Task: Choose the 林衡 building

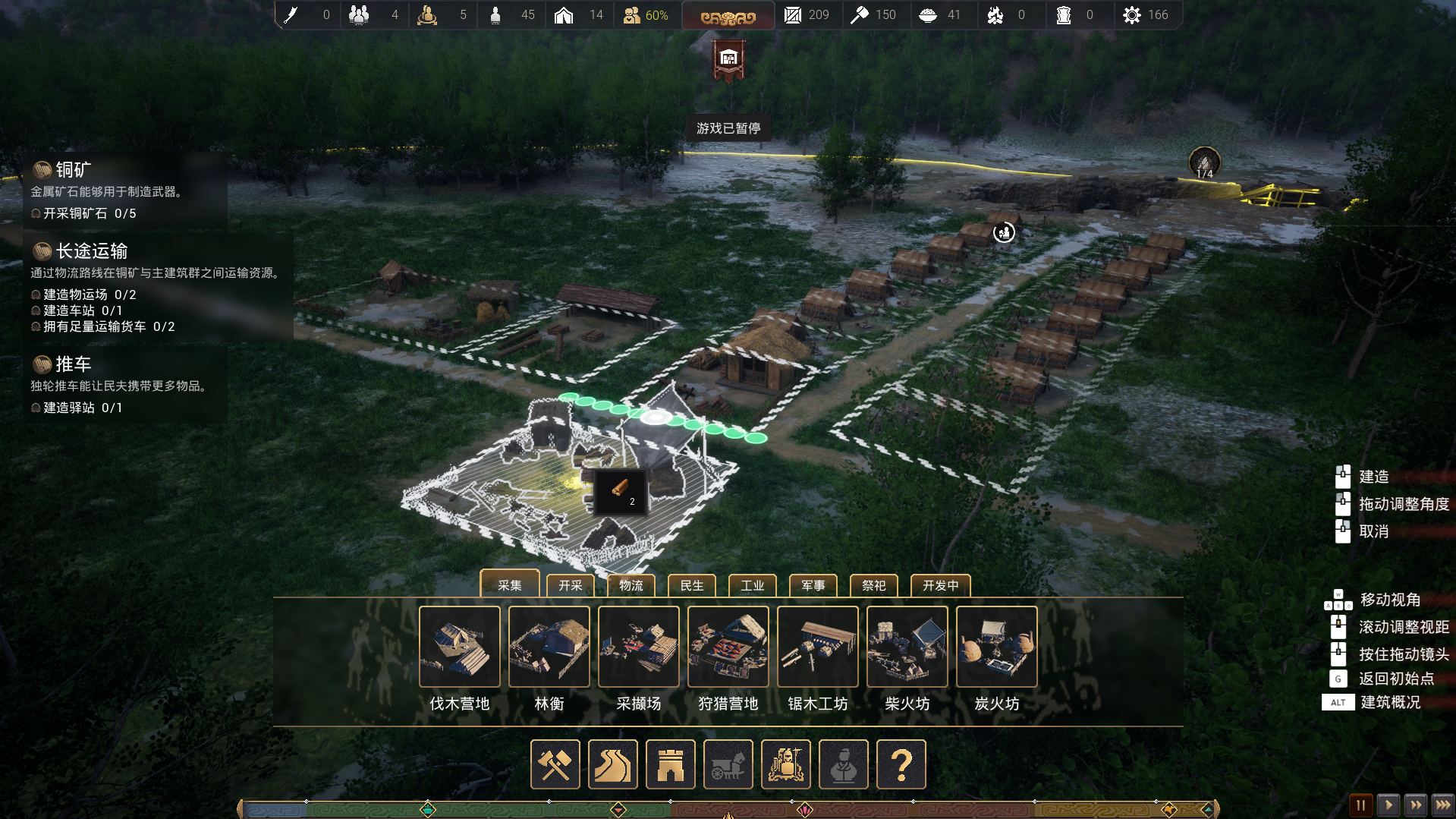Action: (x=549, y=647)
